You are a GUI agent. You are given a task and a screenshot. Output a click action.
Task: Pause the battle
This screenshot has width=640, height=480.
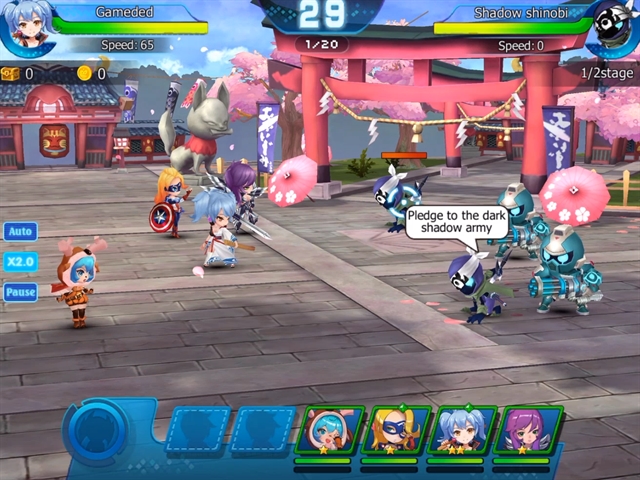pyautogui.click(x=20, y=292)
